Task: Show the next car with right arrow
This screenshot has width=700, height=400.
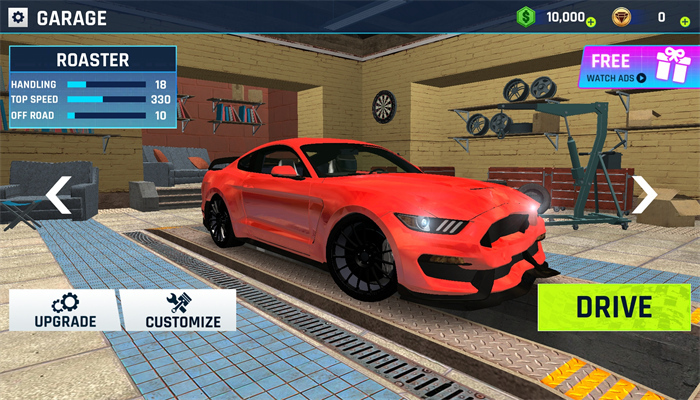Action: (x=645, y=194)
